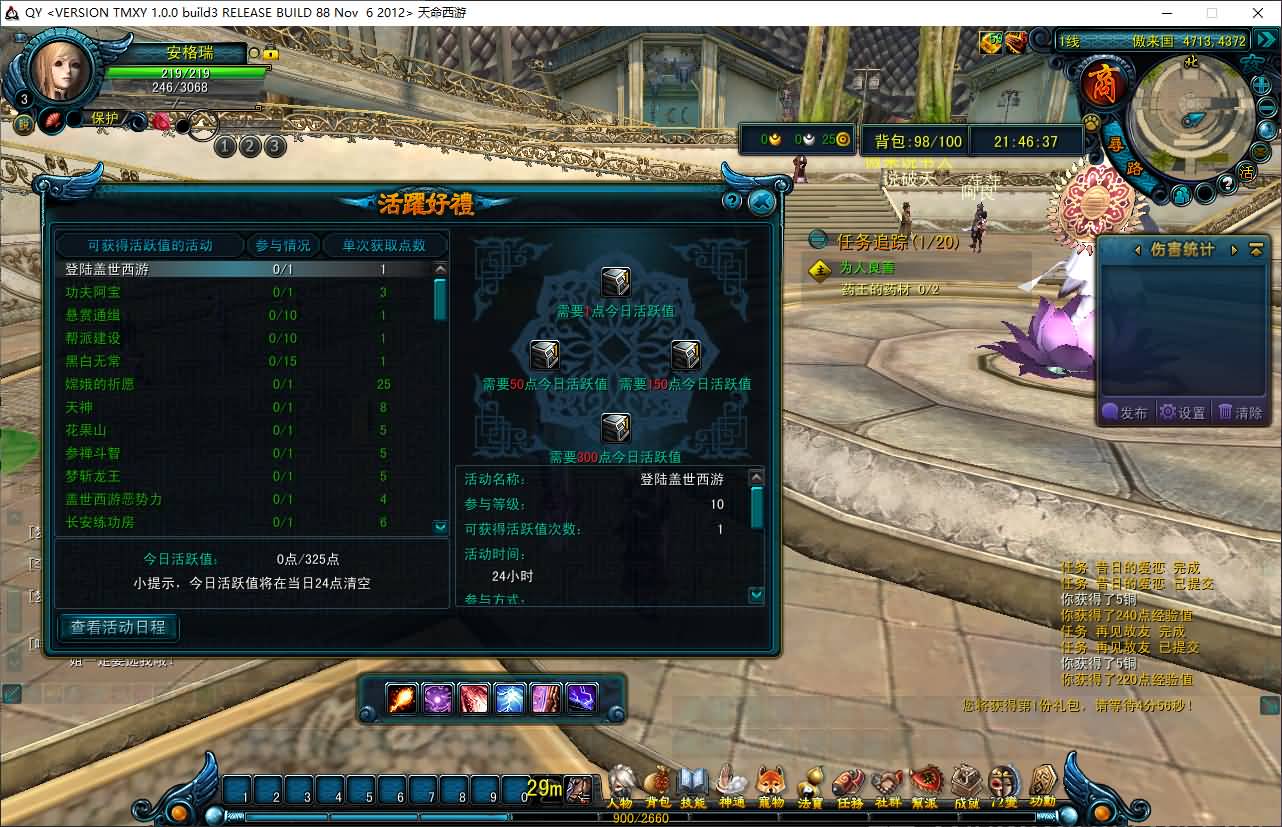Open the 技能 skills book
The image size is (1282, 827).
tap(692, 784)
